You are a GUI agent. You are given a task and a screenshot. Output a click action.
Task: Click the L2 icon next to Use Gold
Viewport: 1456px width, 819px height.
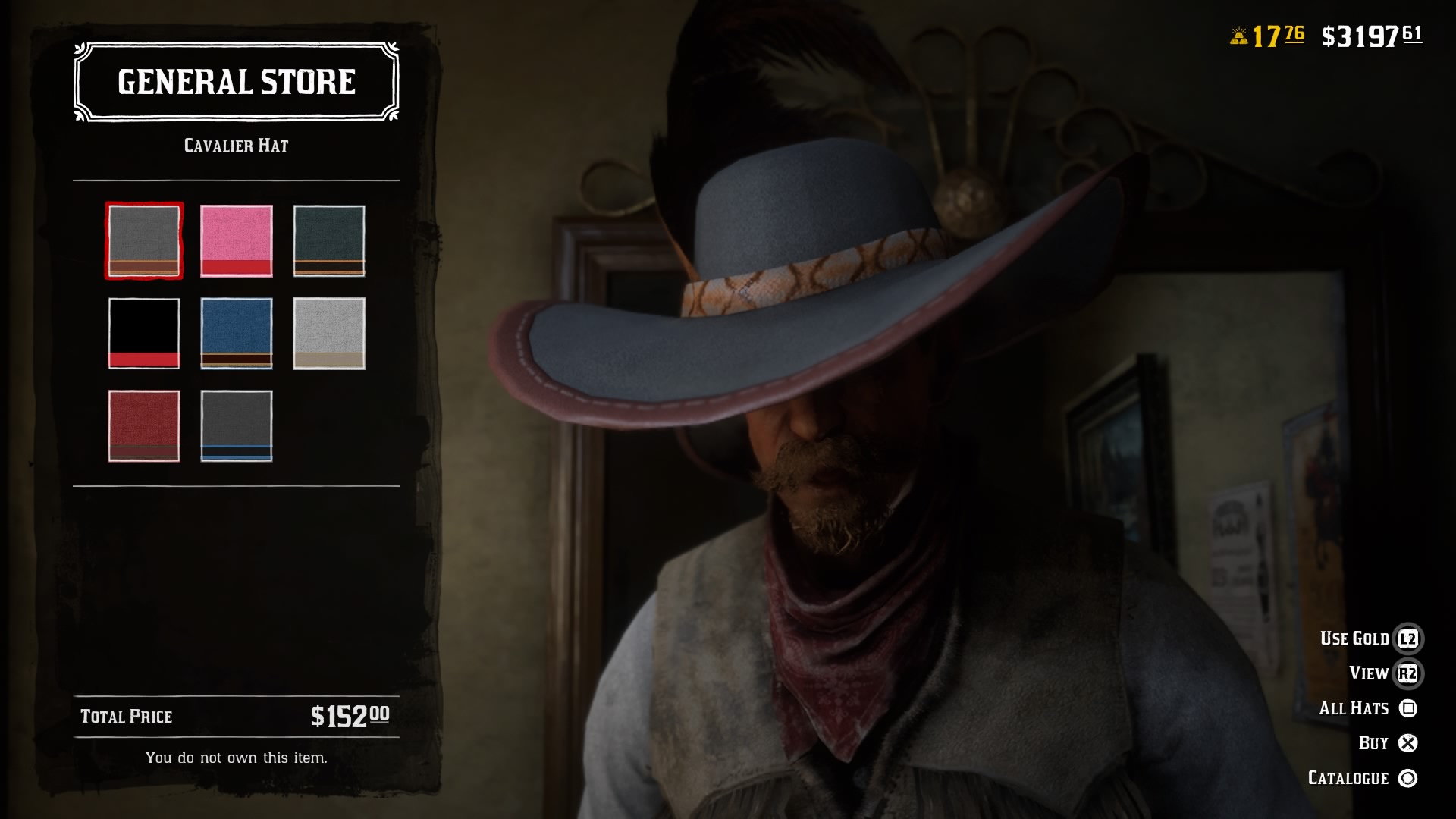(x=1407, y=638)
